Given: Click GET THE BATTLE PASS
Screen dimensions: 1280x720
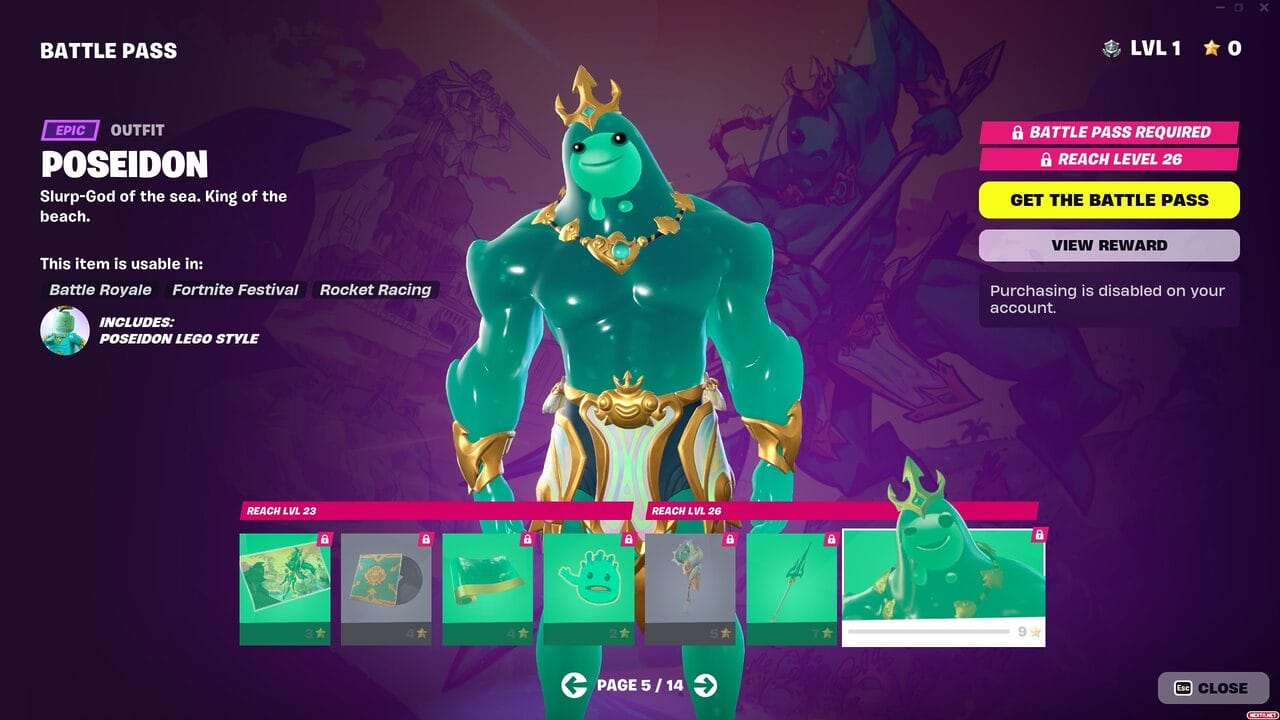Looking at the screenshot, I should [1108, 199].
